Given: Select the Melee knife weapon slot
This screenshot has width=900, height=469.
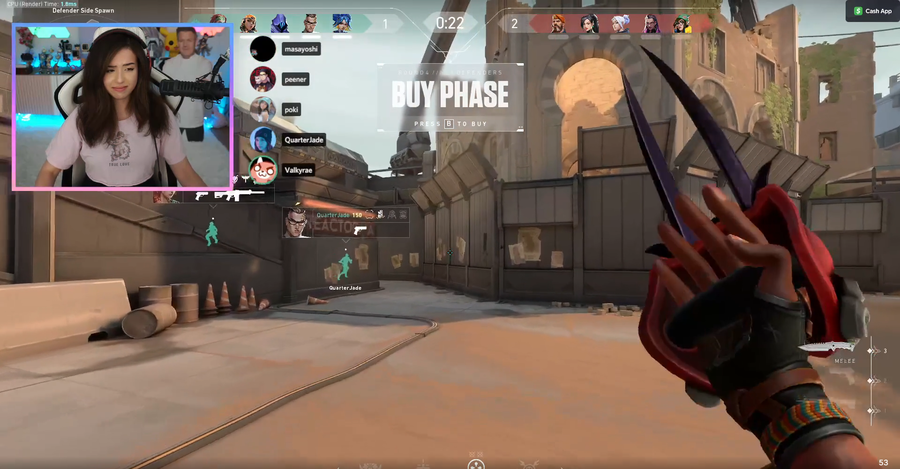Looking at the screenshot, I should point(829,349).
